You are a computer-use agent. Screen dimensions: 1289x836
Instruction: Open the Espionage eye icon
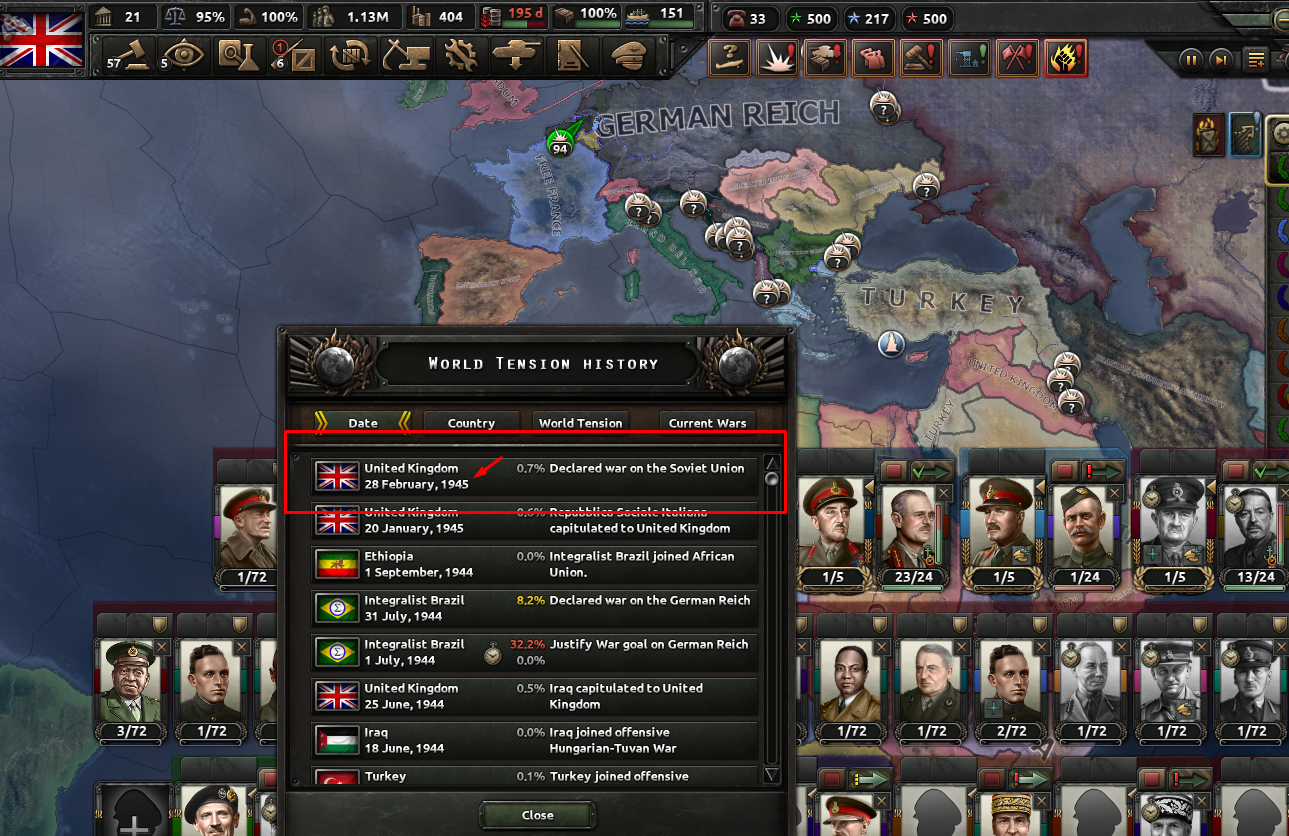(185, 57)
